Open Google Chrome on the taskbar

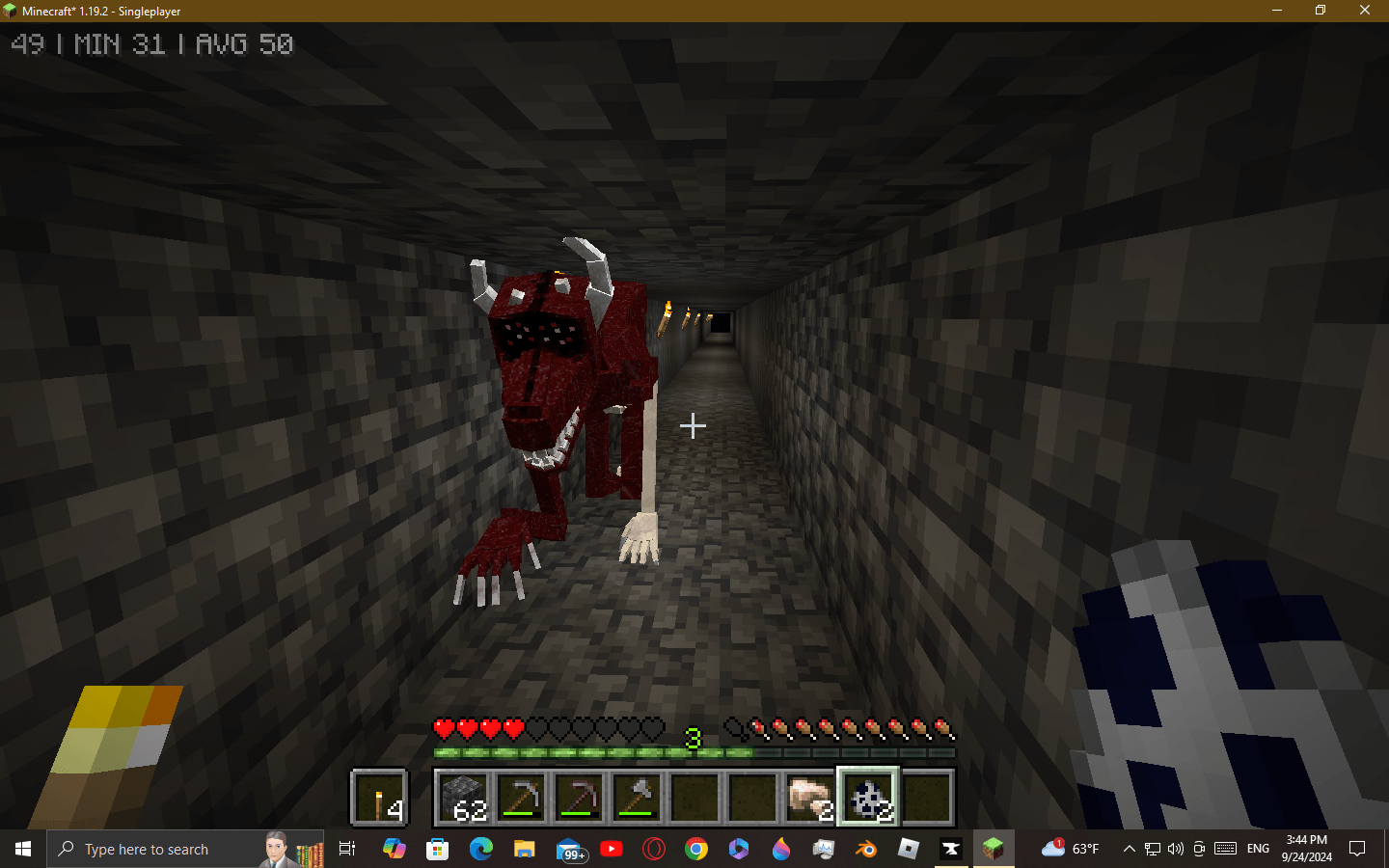696,849
